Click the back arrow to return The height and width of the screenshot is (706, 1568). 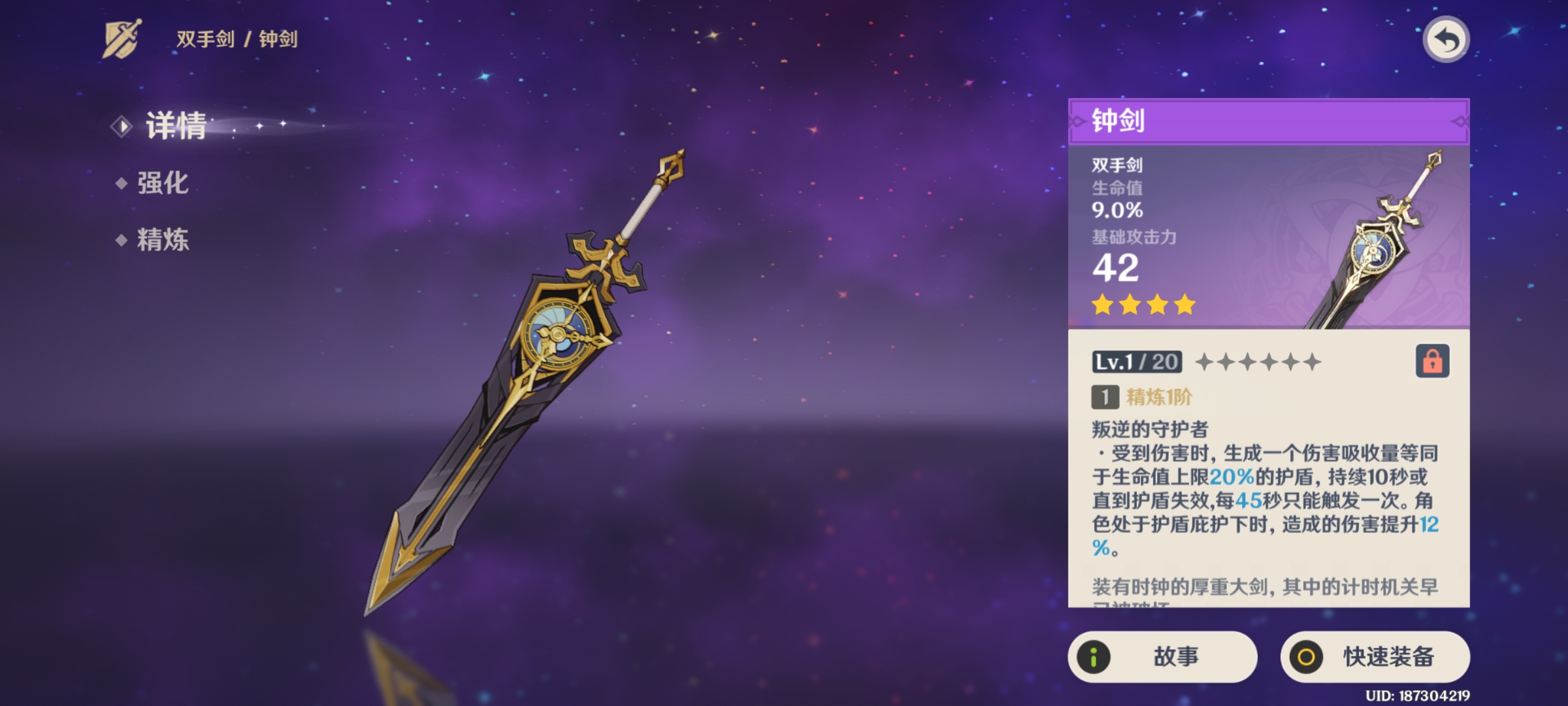tap(1447, 41)
